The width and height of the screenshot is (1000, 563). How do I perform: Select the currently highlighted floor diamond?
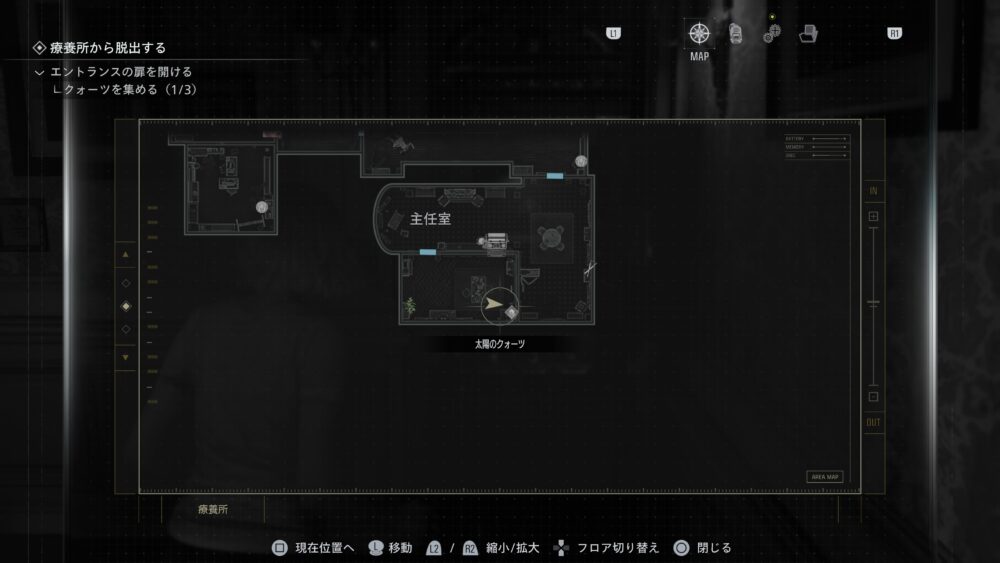pos(125,306)
